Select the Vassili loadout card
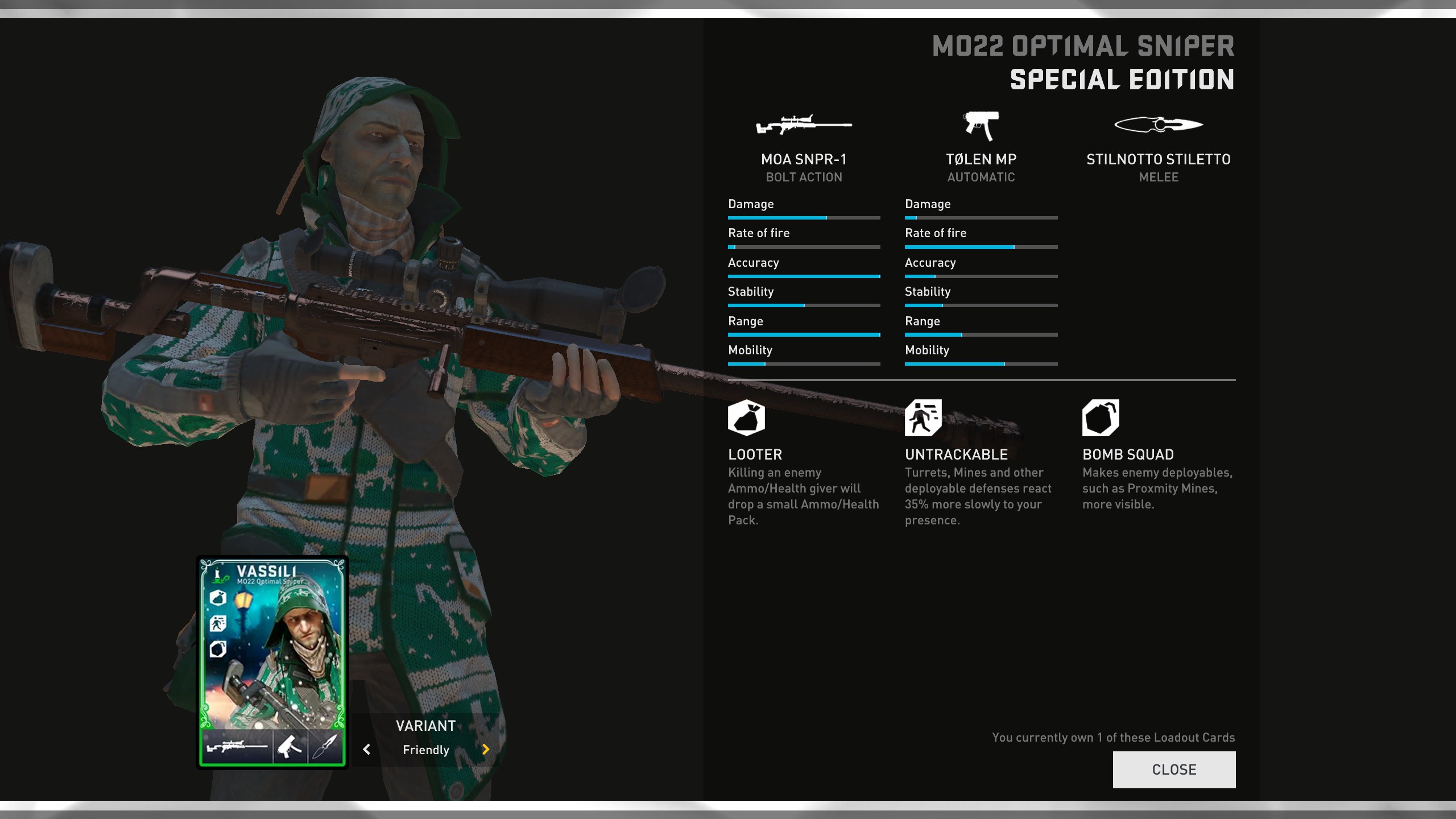The height and width of the screenshot is (819, 1456). pyautogui.click(x=272, y=662)
